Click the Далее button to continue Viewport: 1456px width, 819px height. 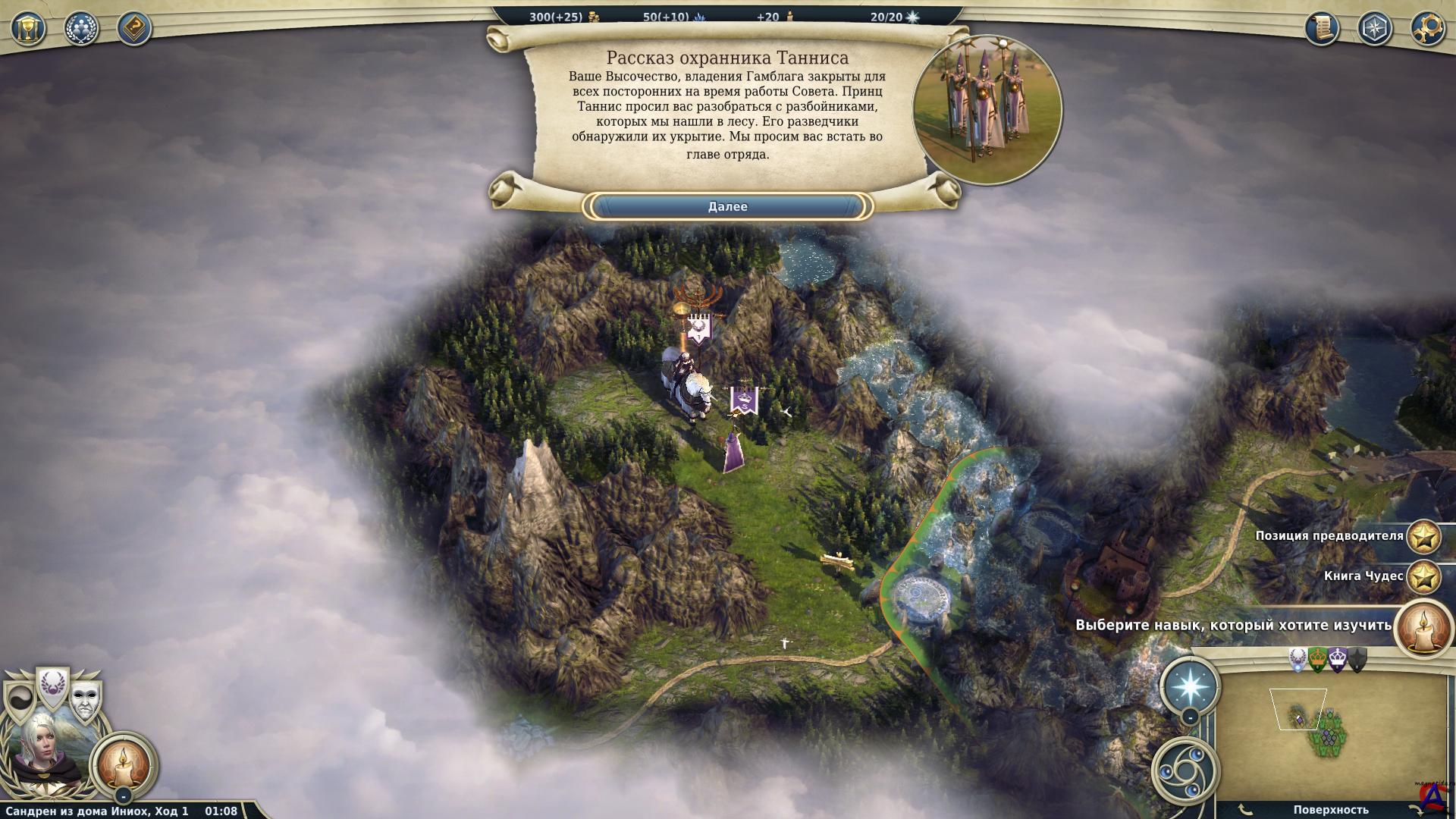point(727,206)
